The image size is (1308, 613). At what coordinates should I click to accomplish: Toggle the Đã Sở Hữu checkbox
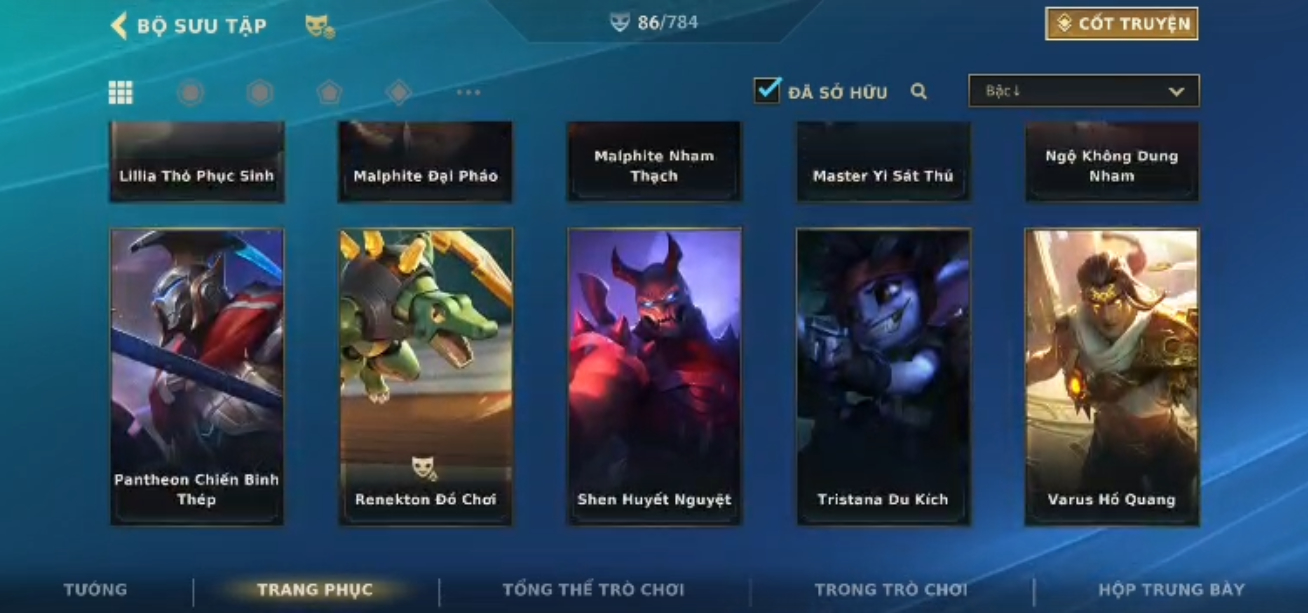767,91
